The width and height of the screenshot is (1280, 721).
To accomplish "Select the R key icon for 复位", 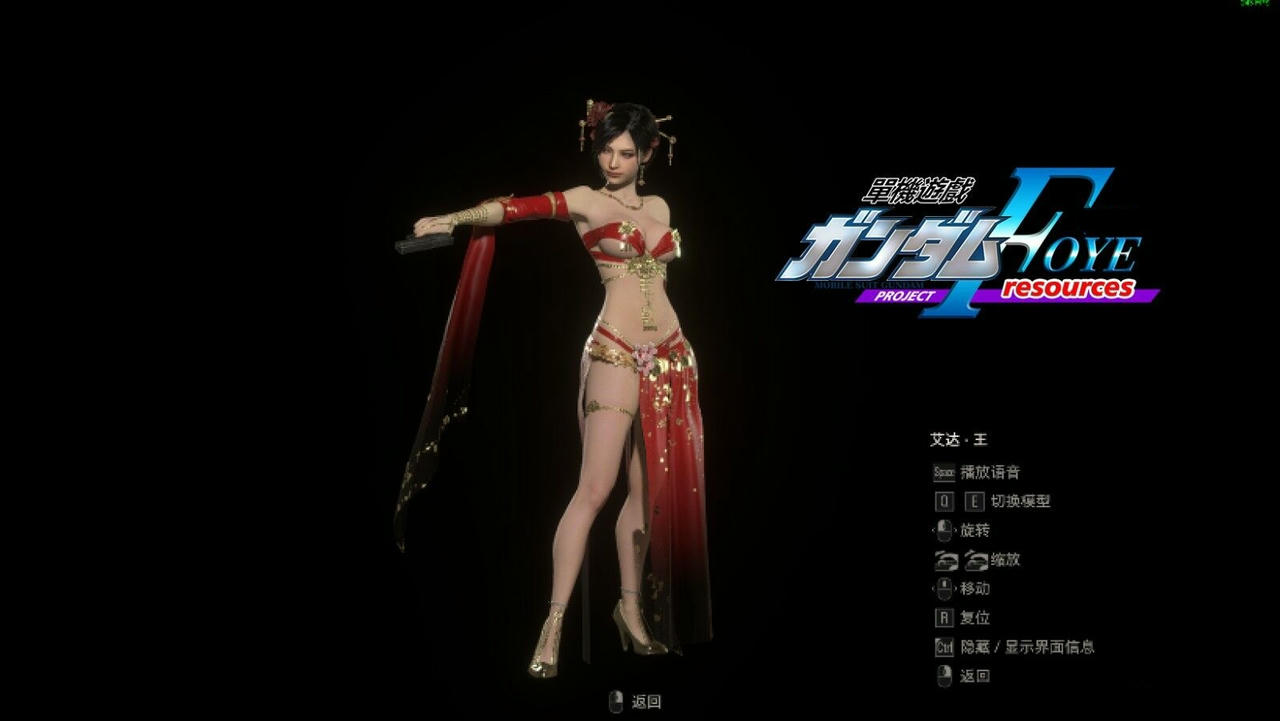I will [943, 618].
